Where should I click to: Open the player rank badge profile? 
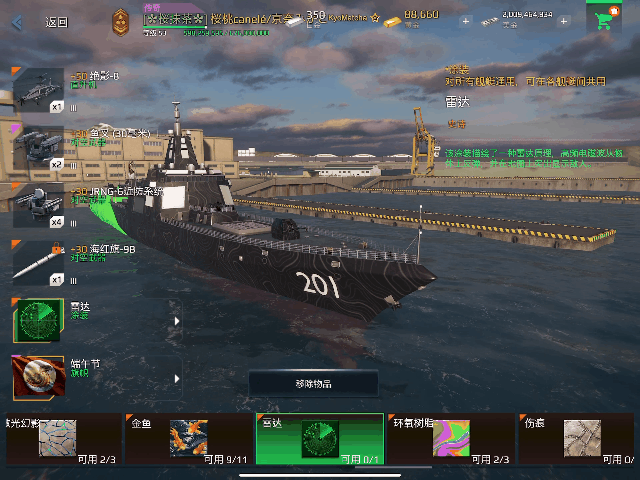pyautogui.click(x=121, y=18)
